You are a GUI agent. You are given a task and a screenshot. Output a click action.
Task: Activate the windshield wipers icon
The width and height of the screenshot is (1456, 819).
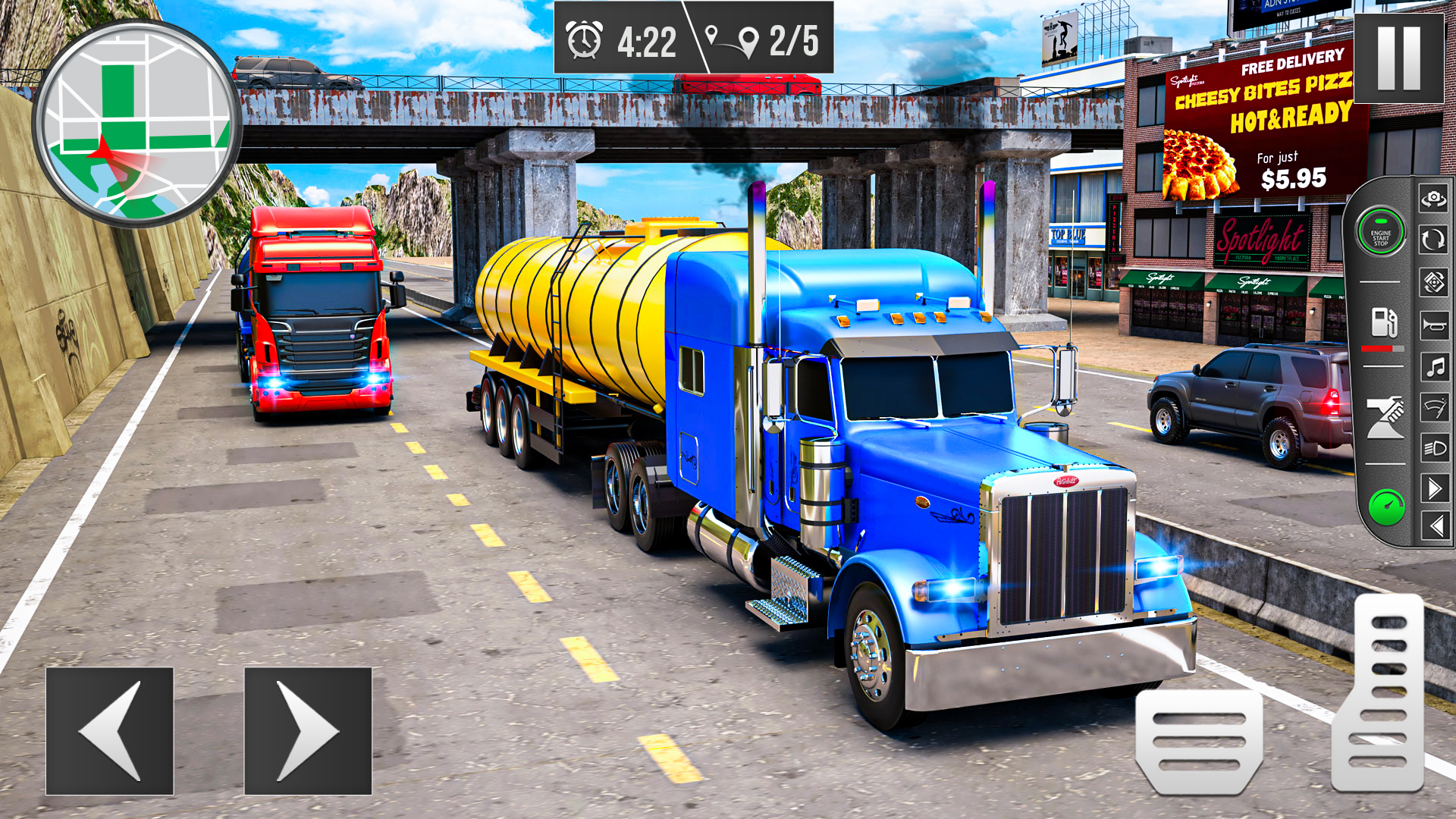[x=1433, y=406]
